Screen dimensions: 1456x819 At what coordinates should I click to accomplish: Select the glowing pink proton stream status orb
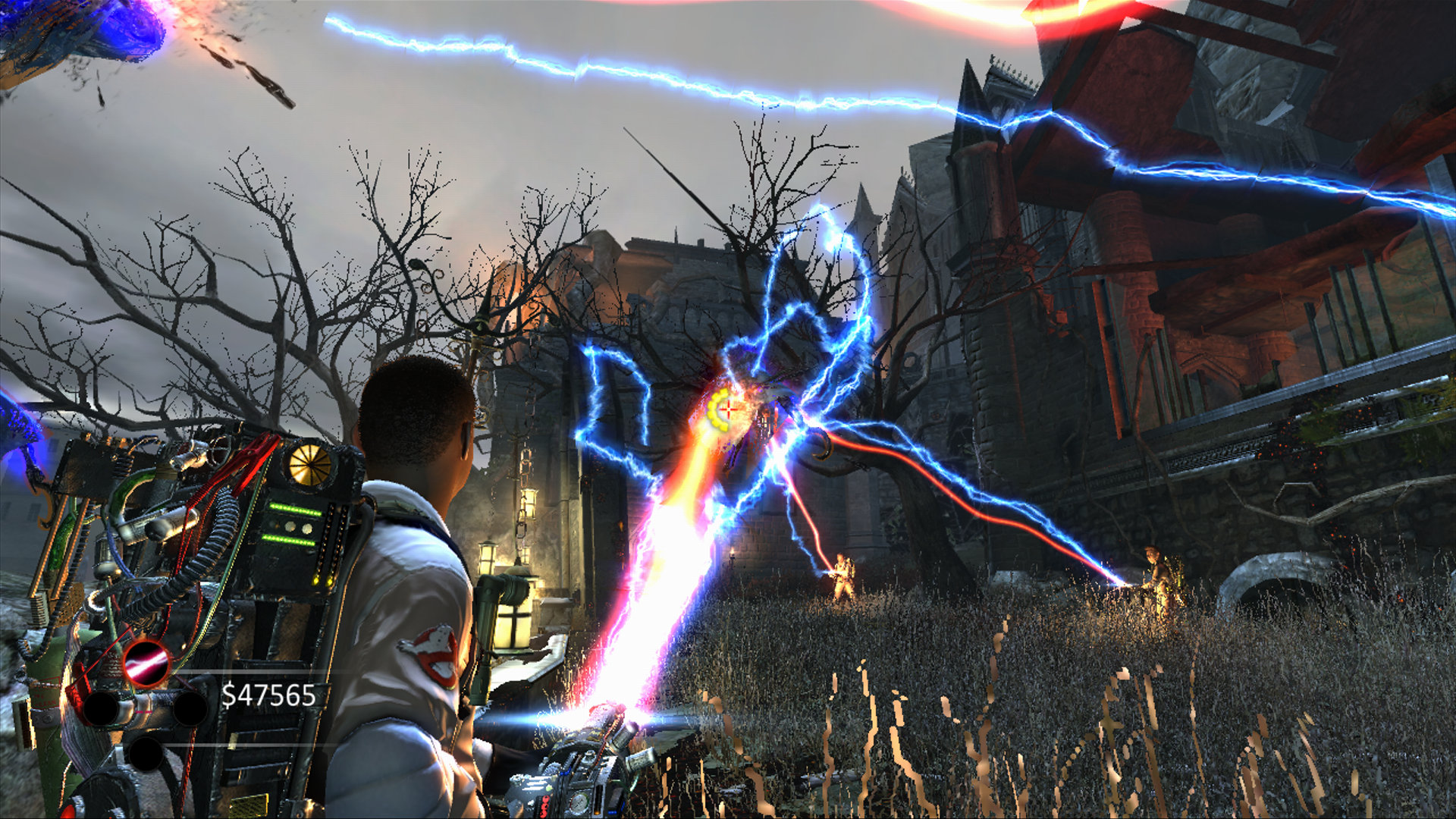(146, 662)
